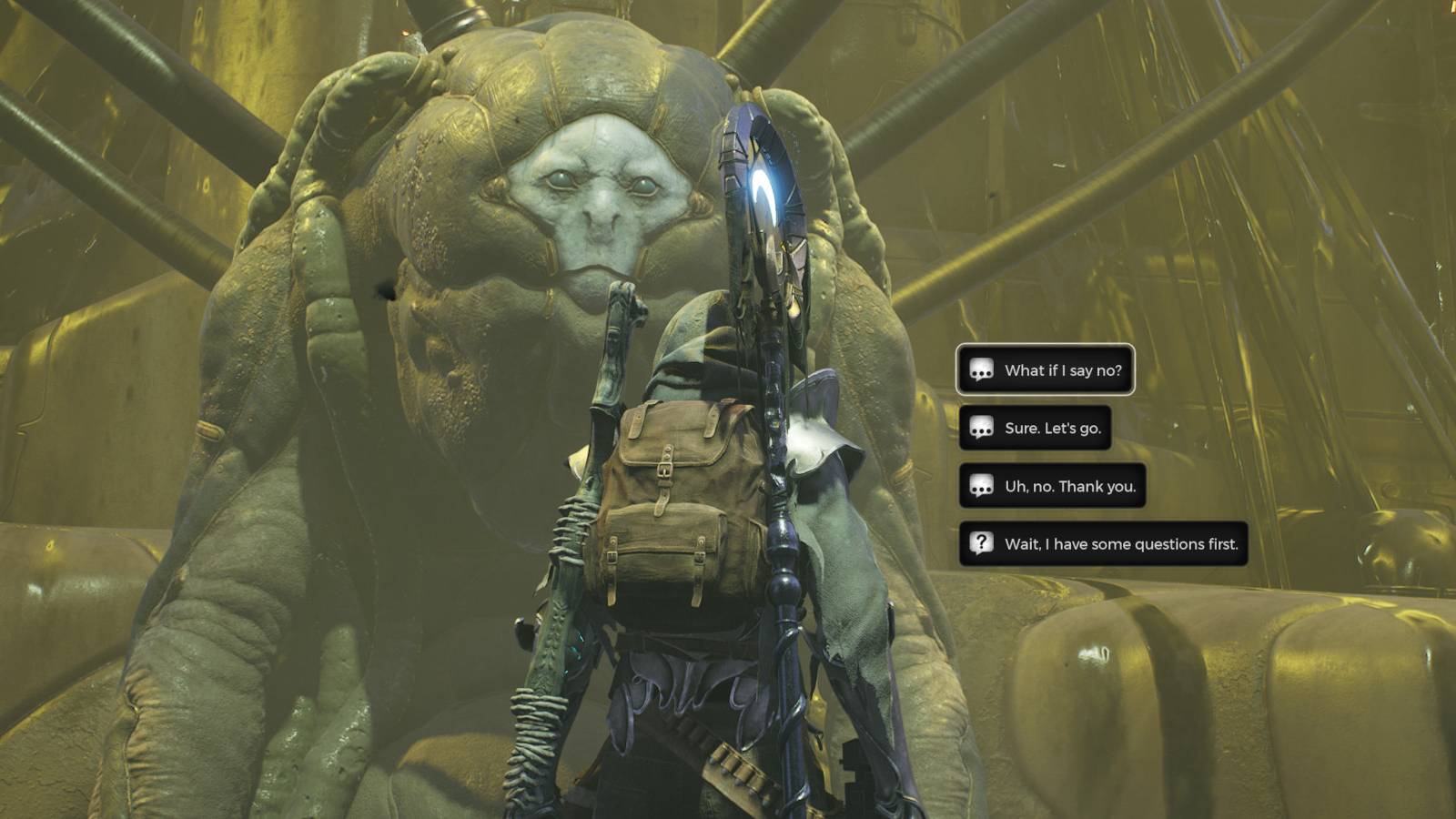Decline with "Uh, no. Thank you."

click(1052, 486)
